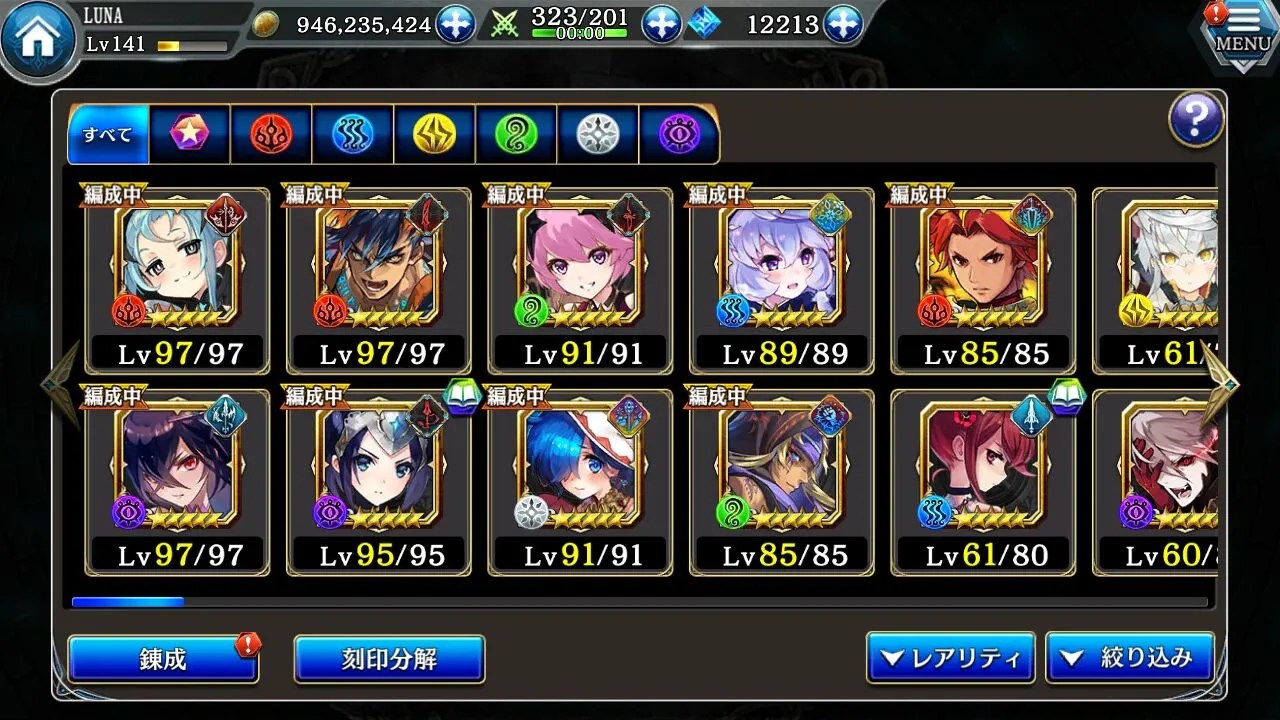1280x720 pixels.
Task: Open the 絞り込み filter dropdown
Action: (x=1130, y=658)
